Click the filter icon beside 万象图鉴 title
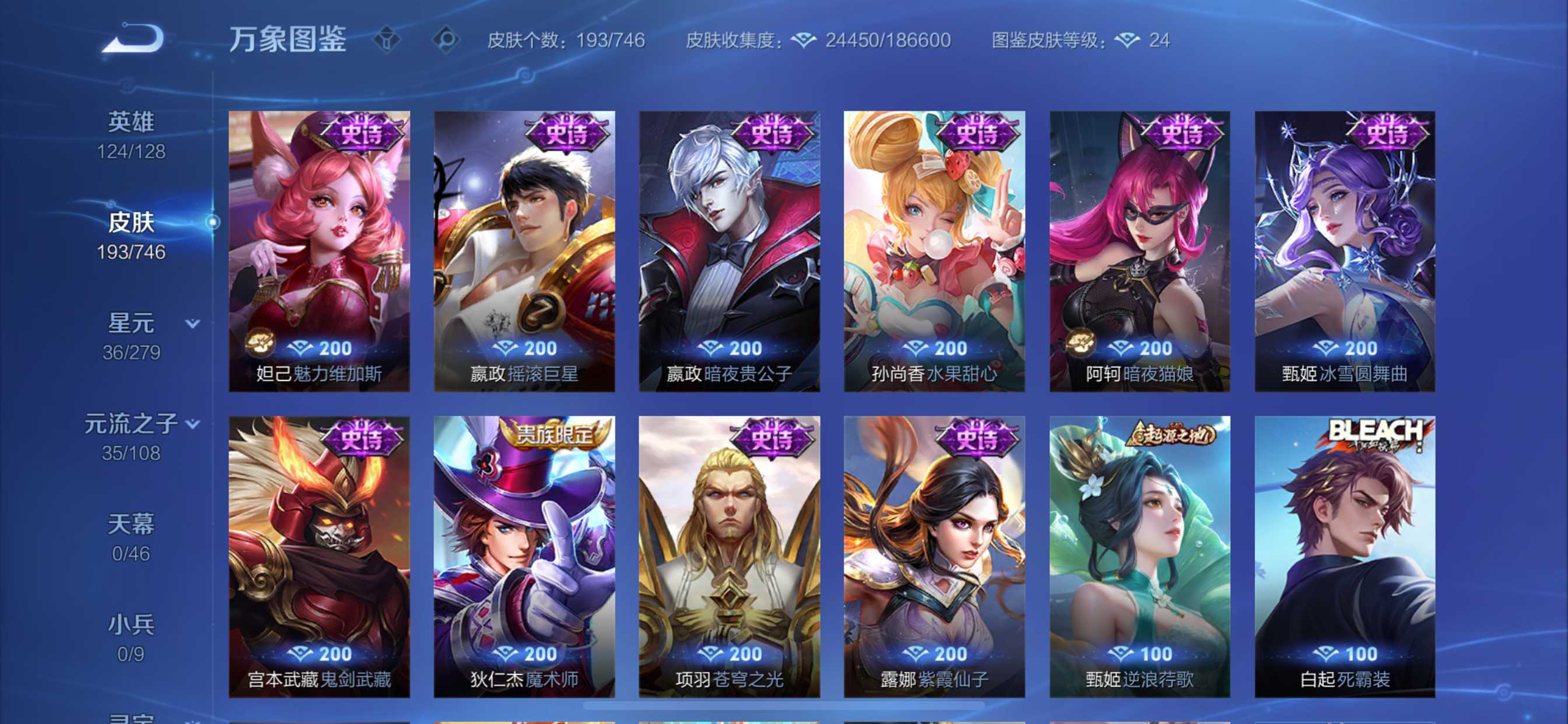Screen dimensions: 1568x724 coord(388,40)
